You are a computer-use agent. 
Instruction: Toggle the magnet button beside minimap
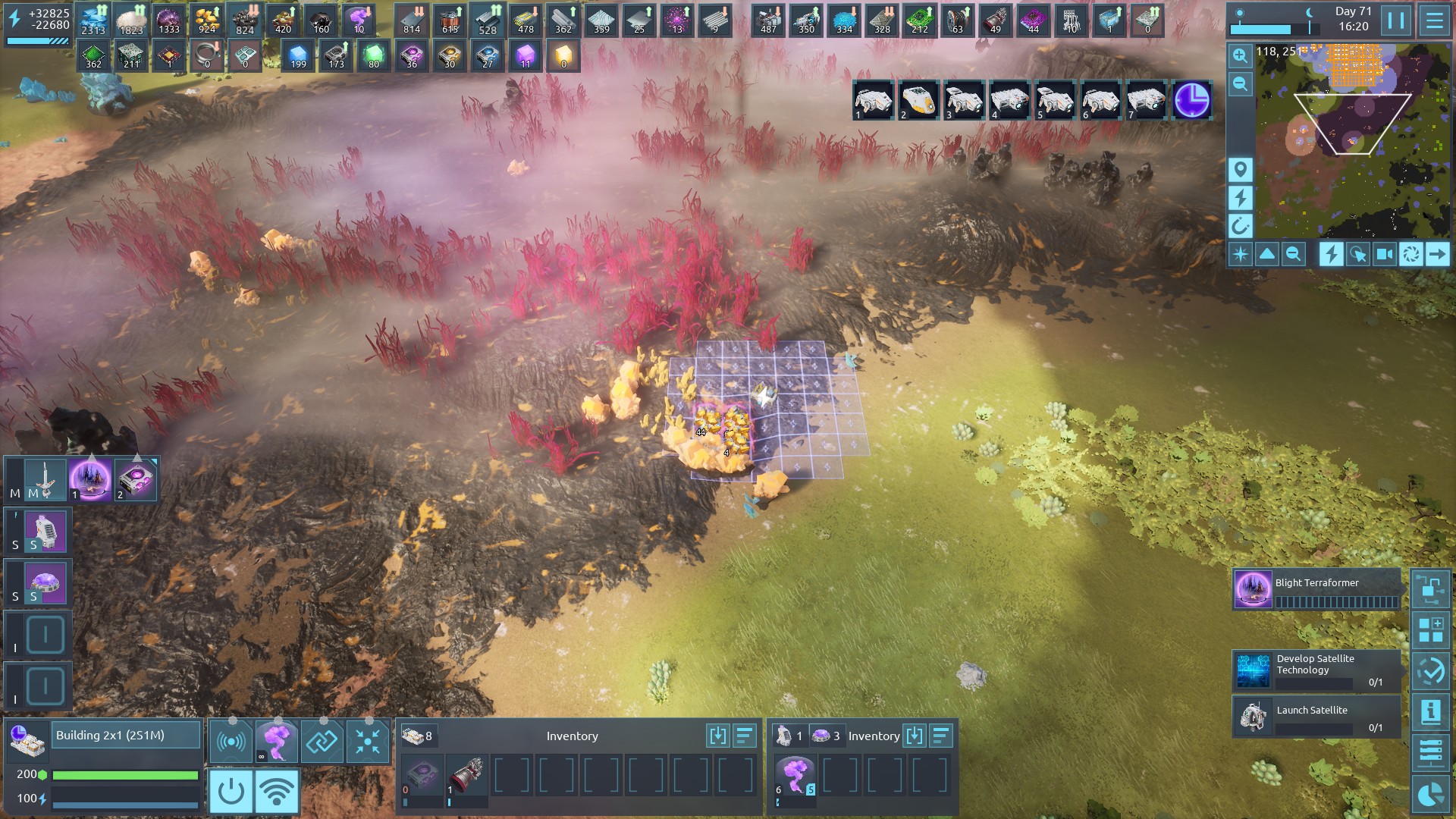(1241, 226)
